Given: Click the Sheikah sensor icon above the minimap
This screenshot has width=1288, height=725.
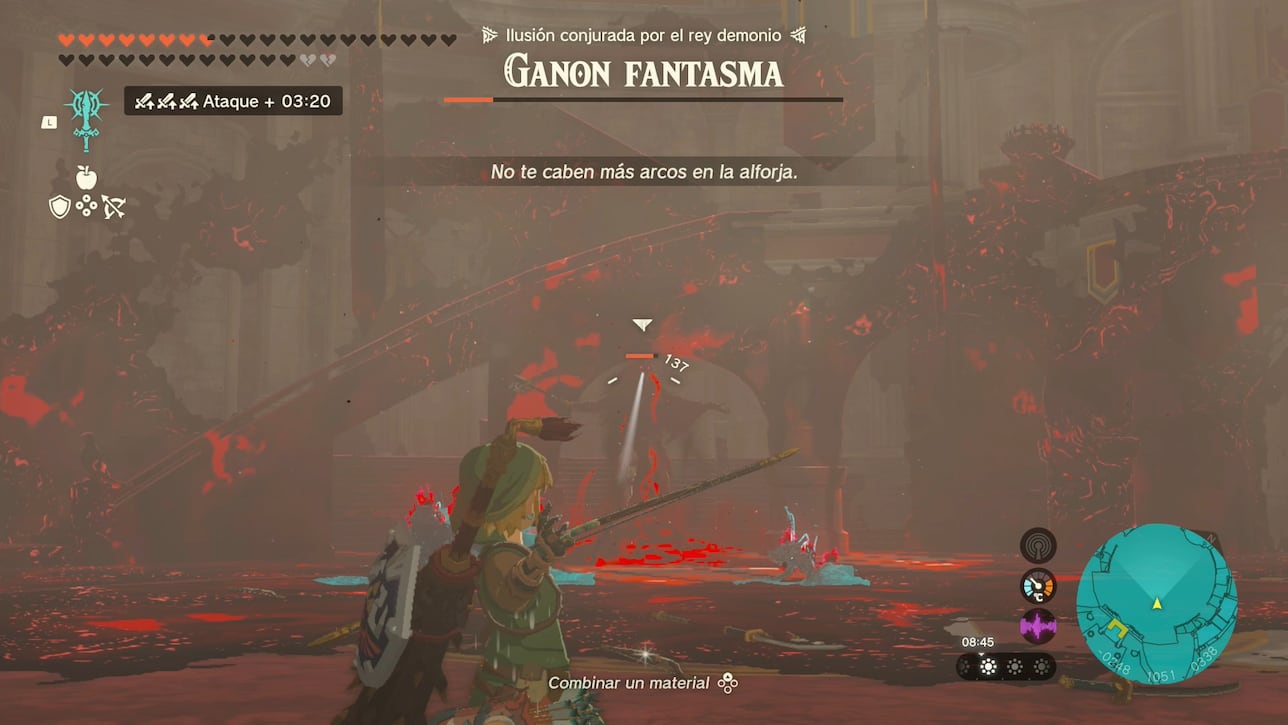Looking at the screenshot, I should (1037, 545).
